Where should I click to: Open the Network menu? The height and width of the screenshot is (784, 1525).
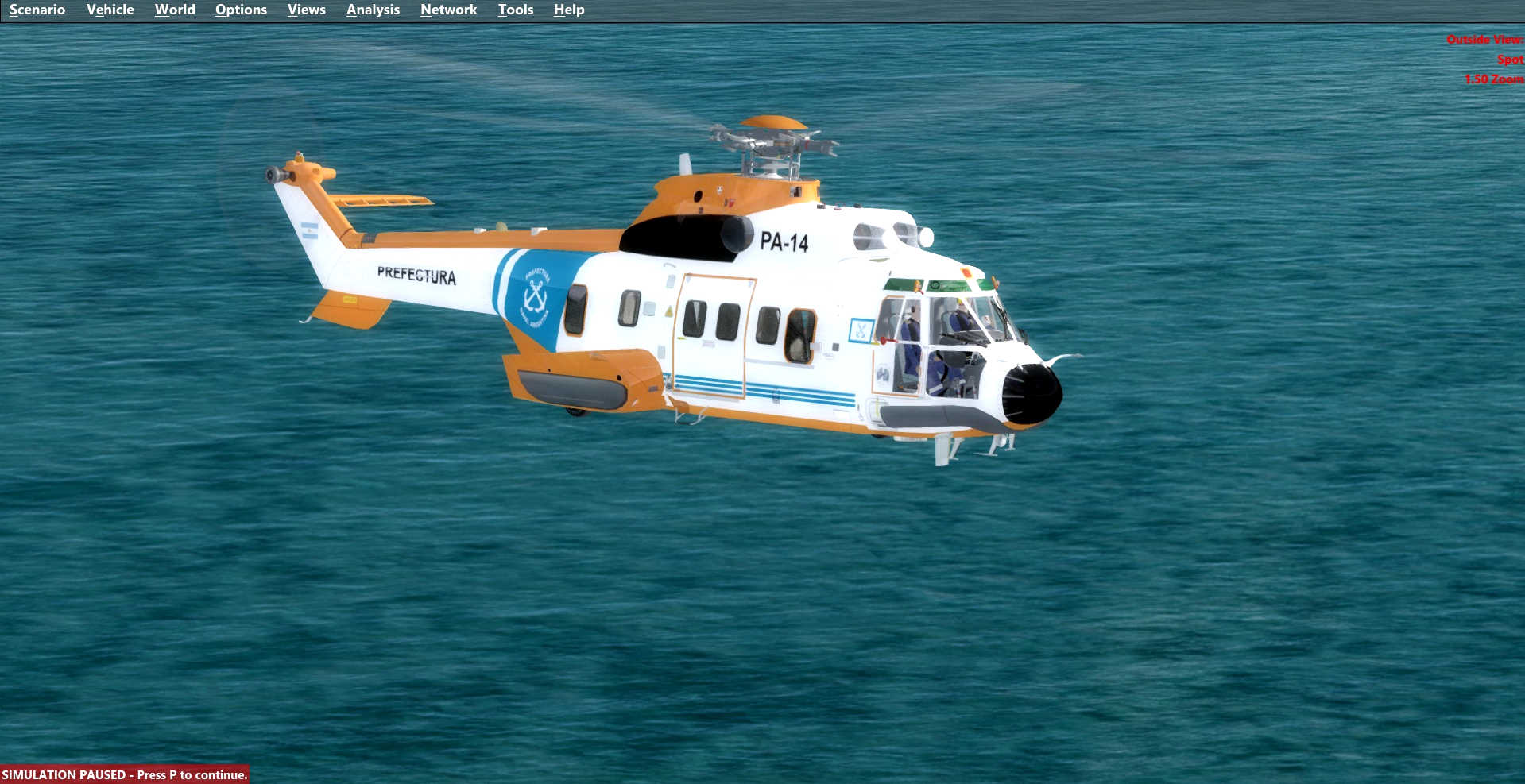(448, 10)
